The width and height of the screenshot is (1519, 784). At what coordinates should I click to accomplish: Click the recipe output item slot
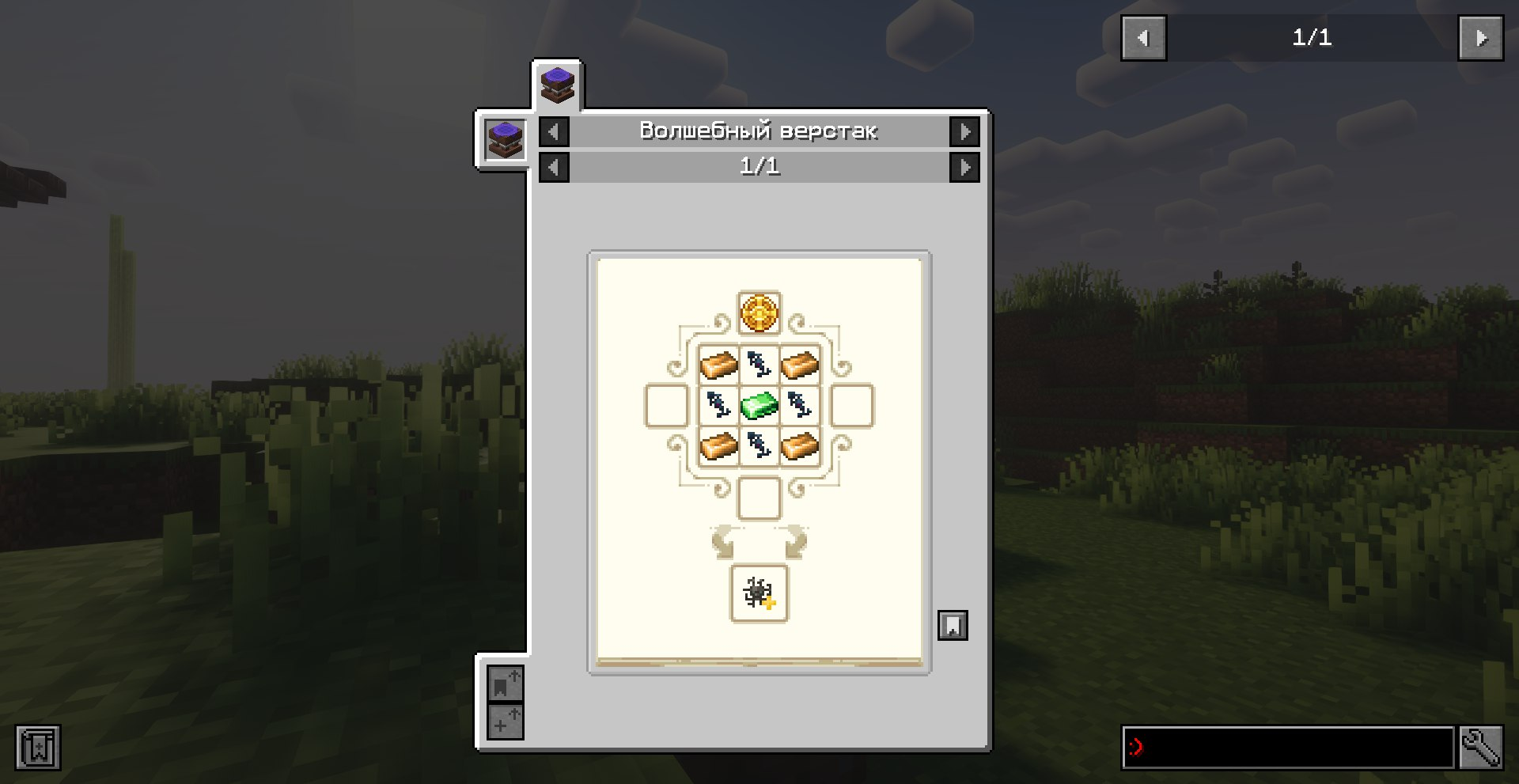click(759, 593)
